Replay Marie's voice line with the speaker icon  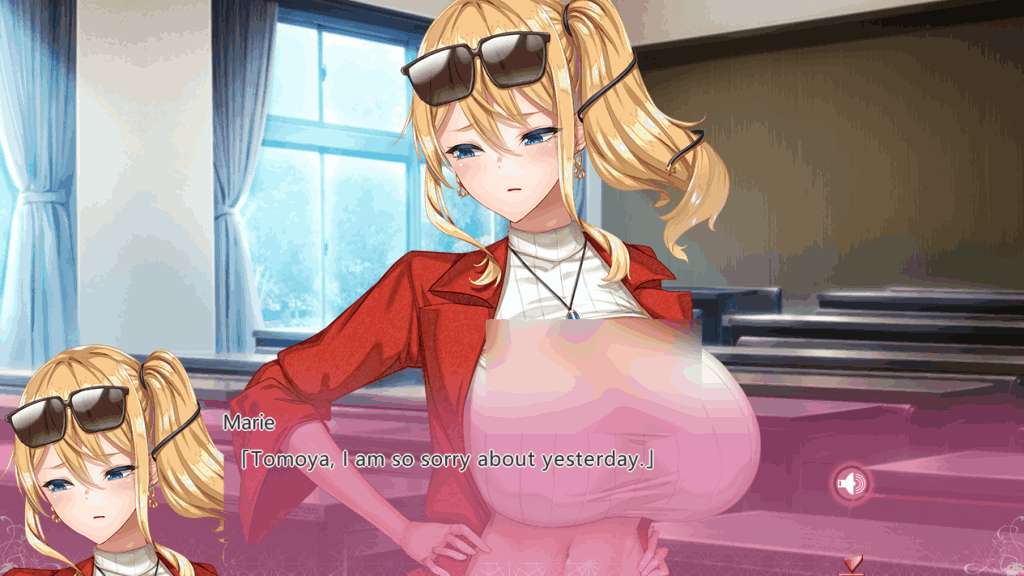point(852,485)
